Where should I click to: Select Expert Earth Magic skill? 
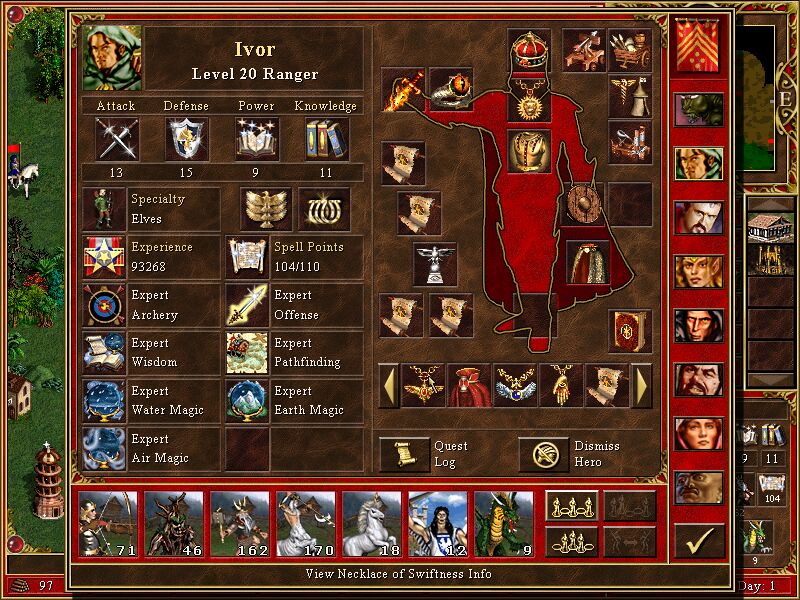[246, 401]
